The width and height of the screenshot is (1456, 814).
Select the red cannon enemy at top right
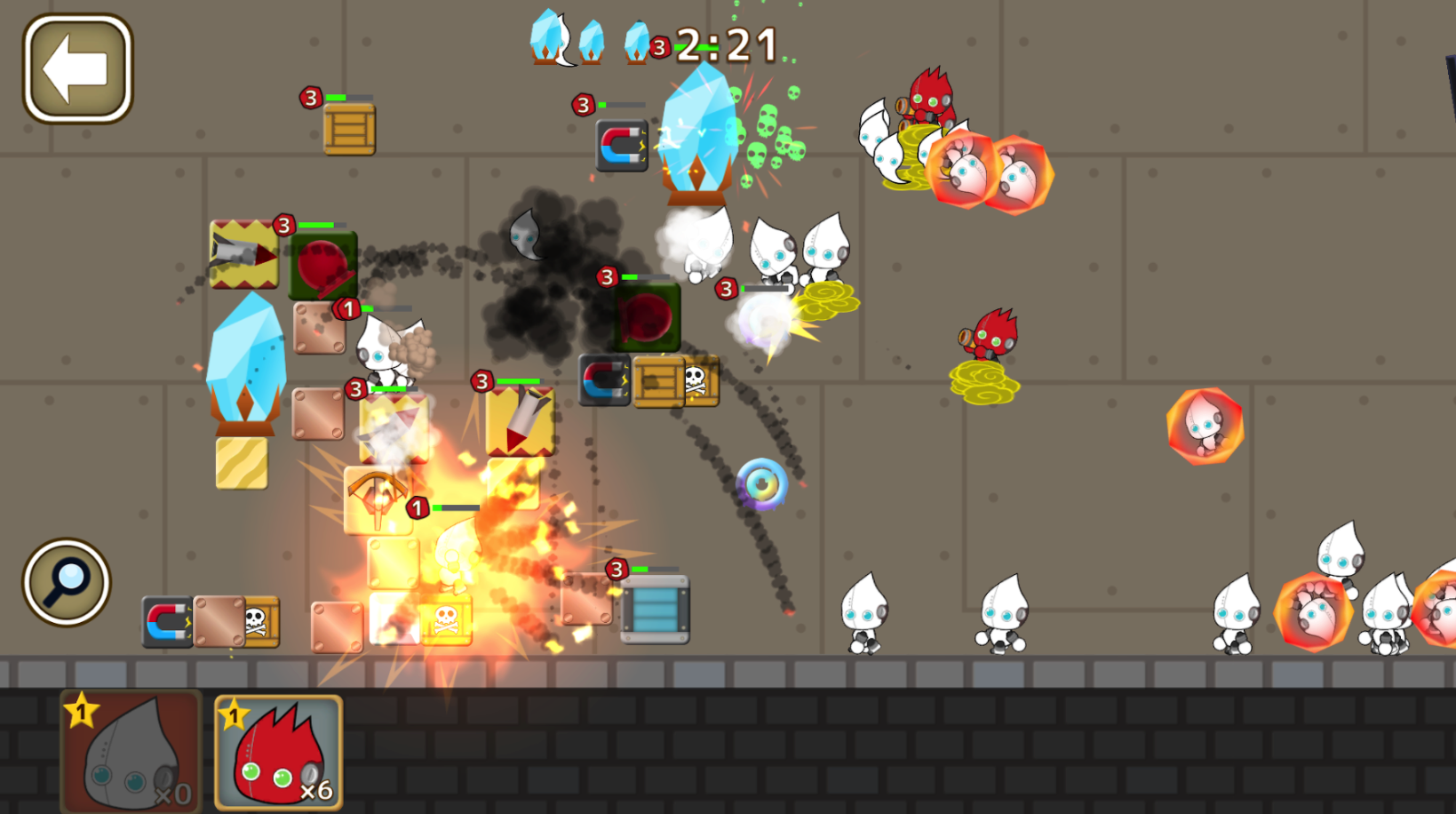tap(930, 98)
